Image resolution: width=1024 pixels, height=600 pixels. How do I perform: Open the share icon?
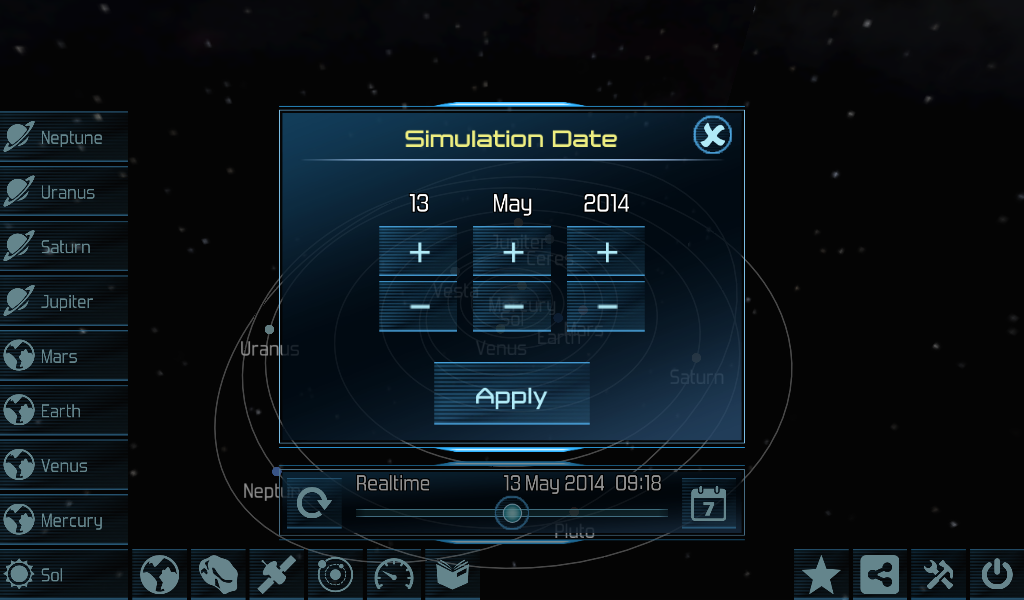click(880, 575)
